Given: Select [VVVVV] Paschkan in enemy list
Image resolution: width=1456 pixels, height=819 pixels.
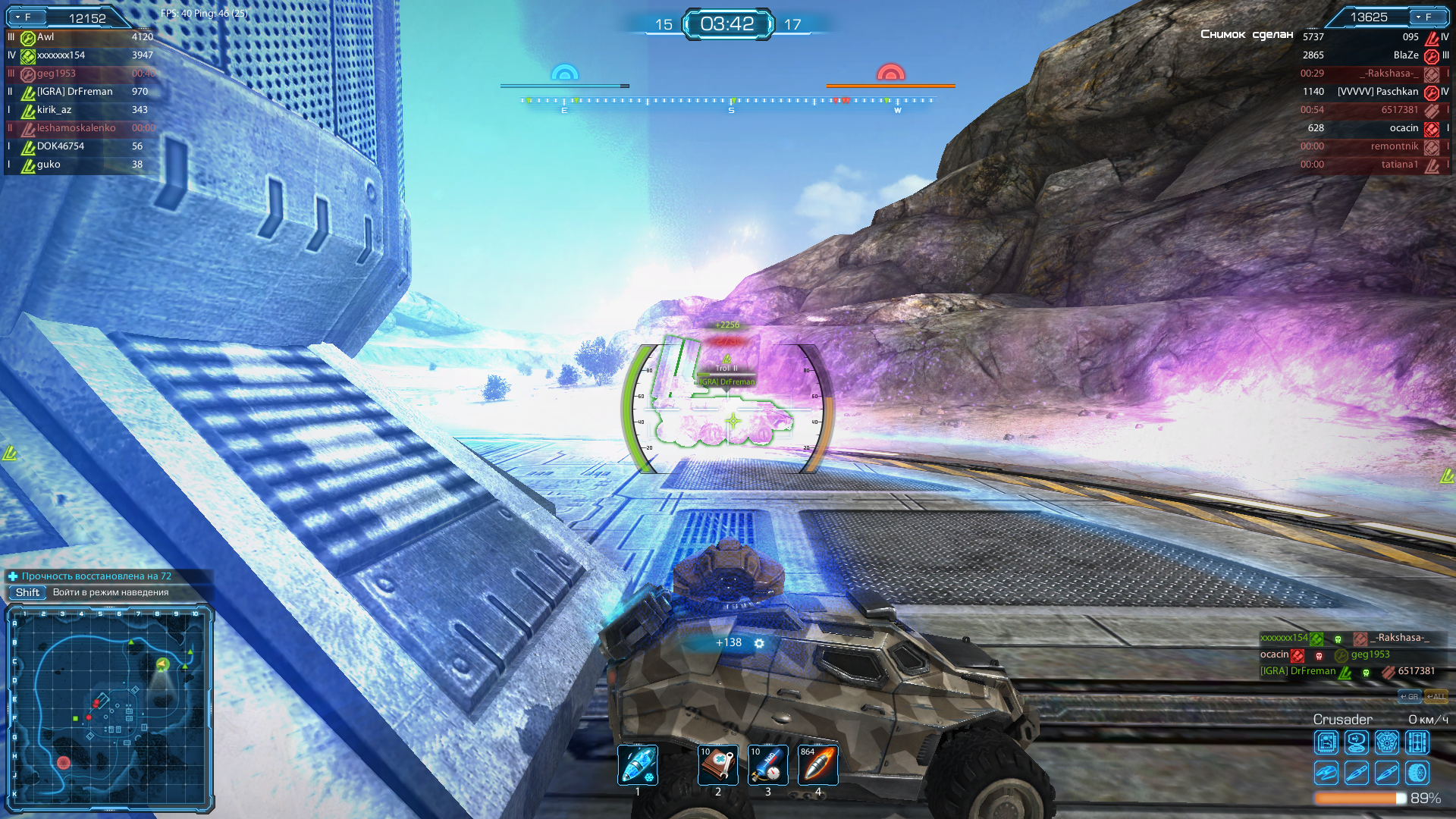Looking at the screenshot, I should [x=1377, y=92].
